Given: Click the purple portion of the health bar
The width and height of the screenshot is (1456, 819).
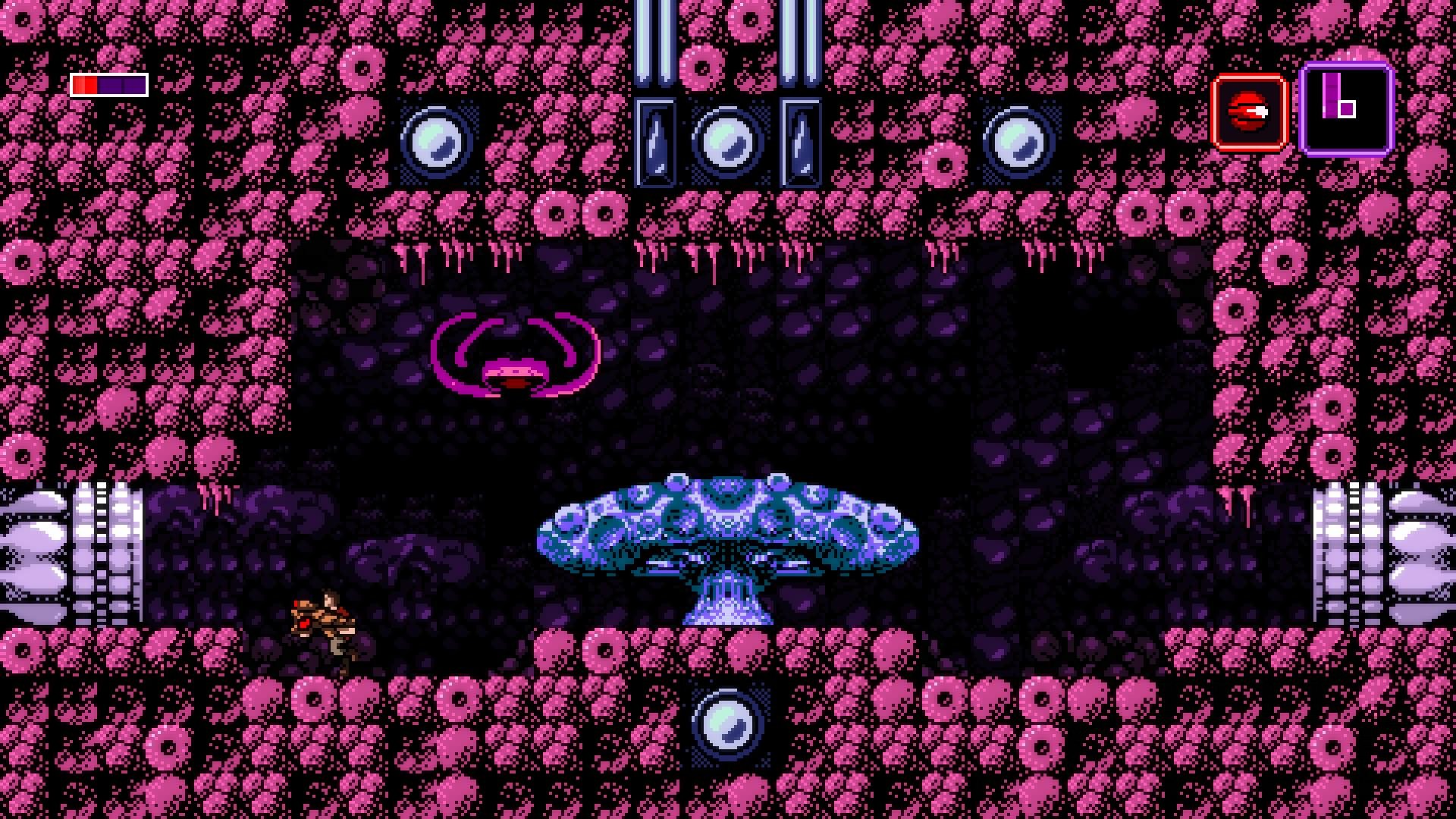Looking at the screenshot, I should [x=121, y=85].
